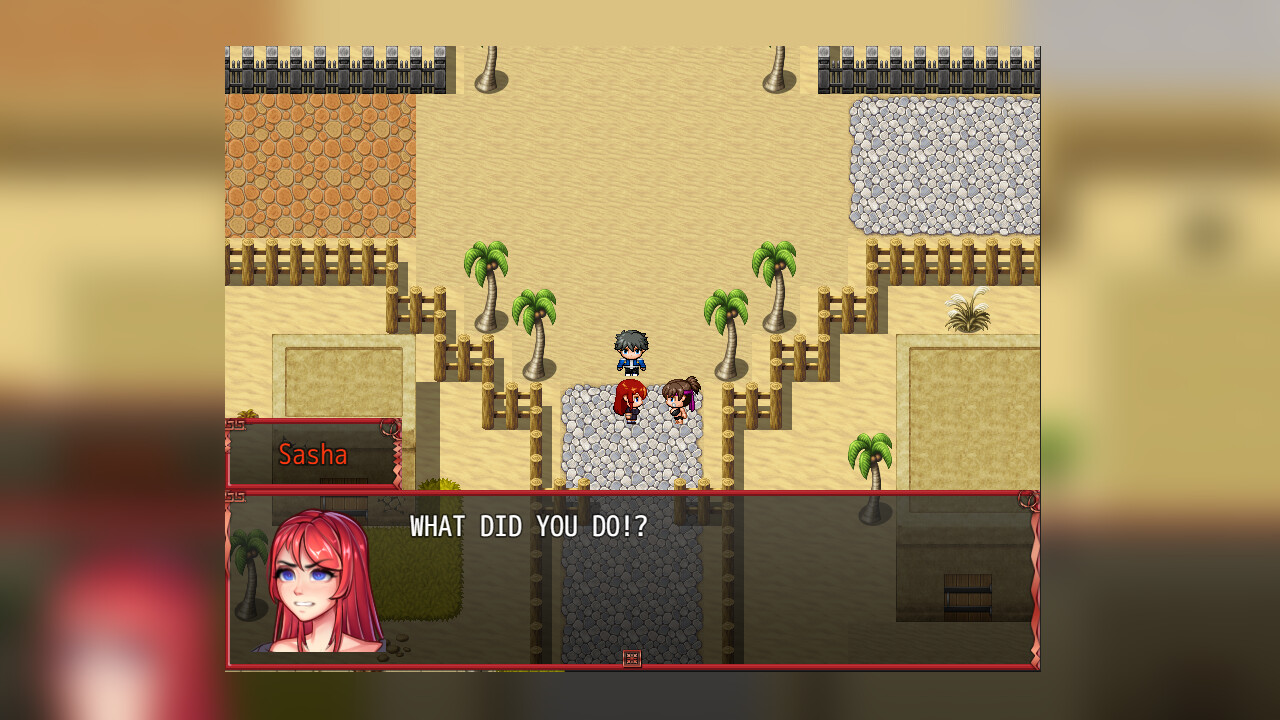The image size is (1280, 720).
Task: Click the white desert plant on the right
Action: (x=967, y=310)
